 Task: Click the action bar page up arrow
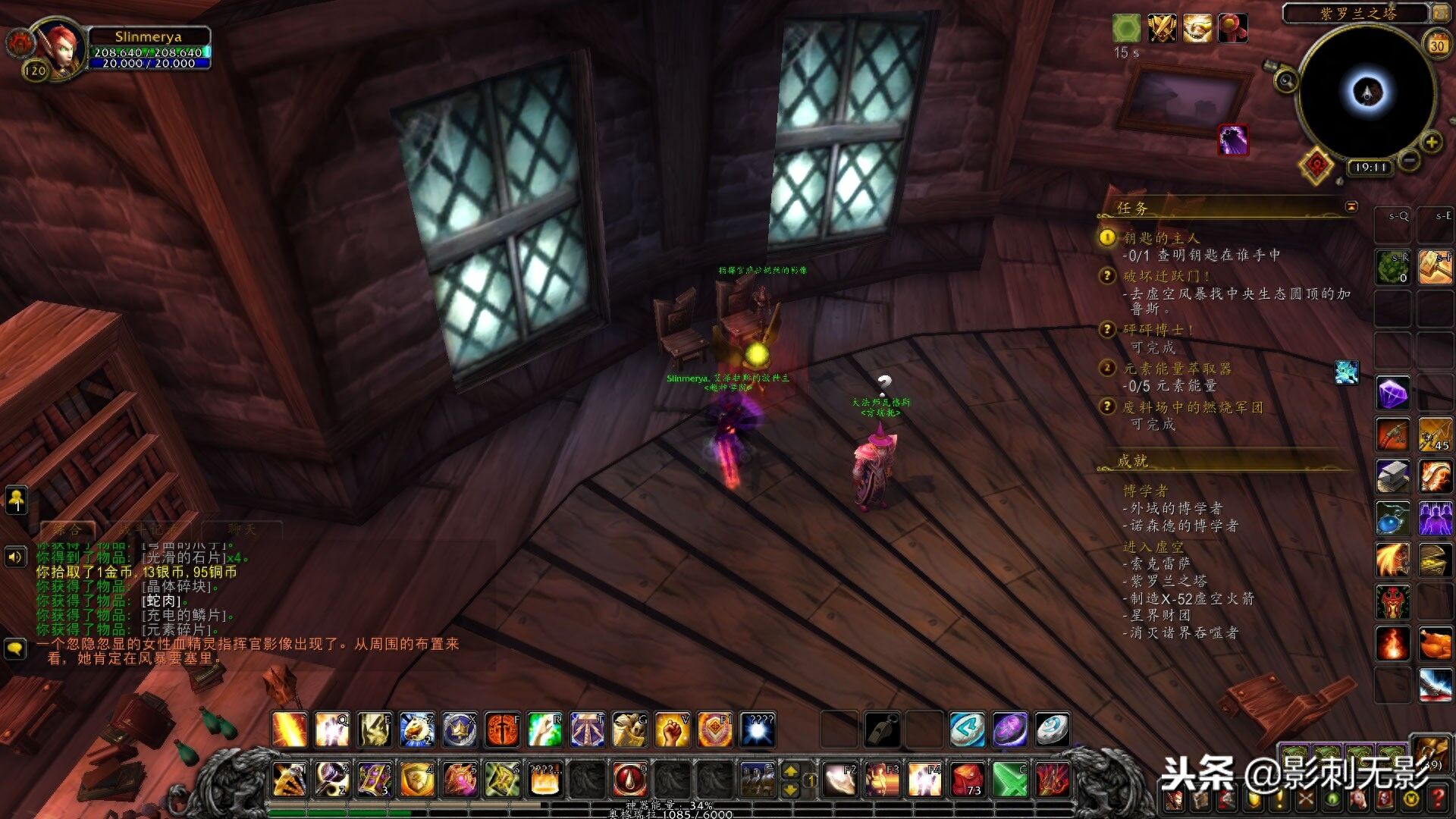coord(790,771)
